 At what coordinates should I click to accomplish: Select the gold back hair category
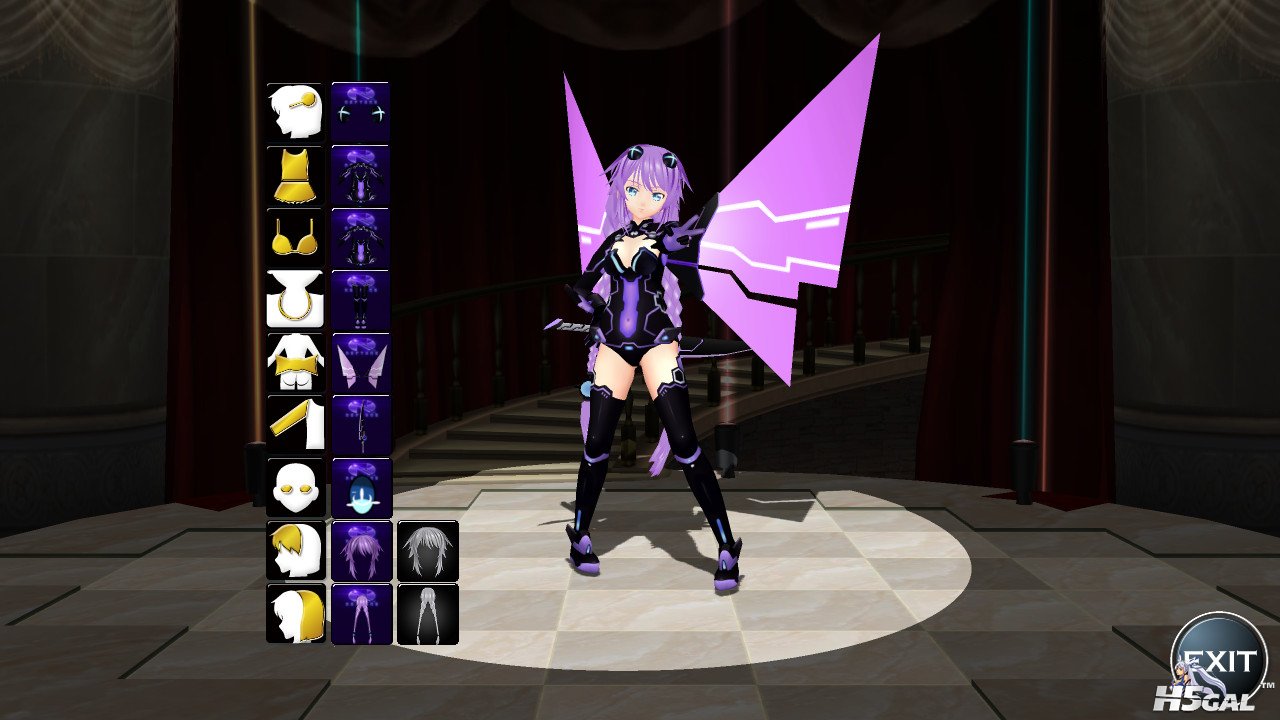[x=295, y=613]
